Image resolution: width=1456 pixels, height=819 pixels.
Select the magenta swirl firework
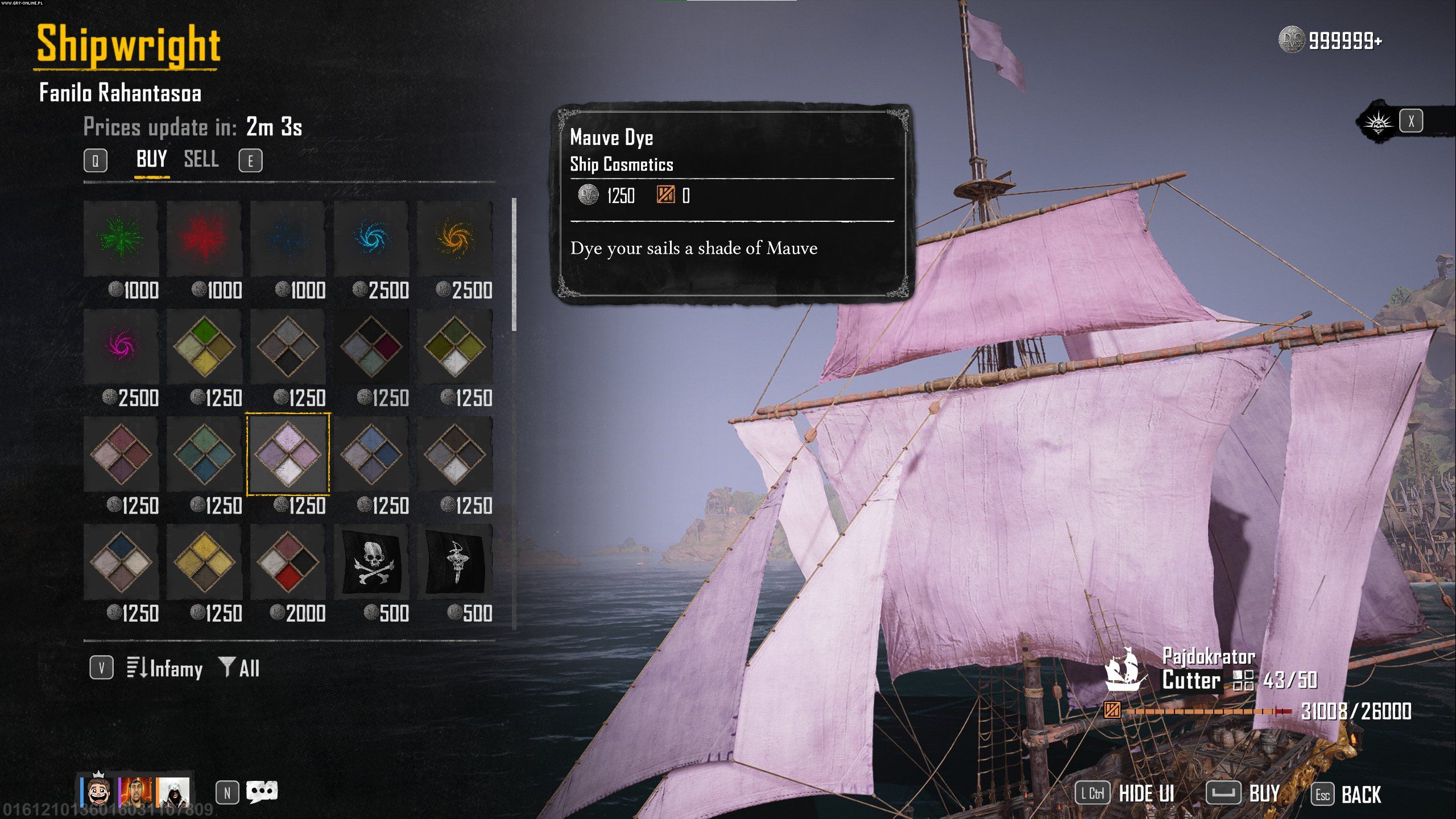pyautogui.click(x=121, y=346)
